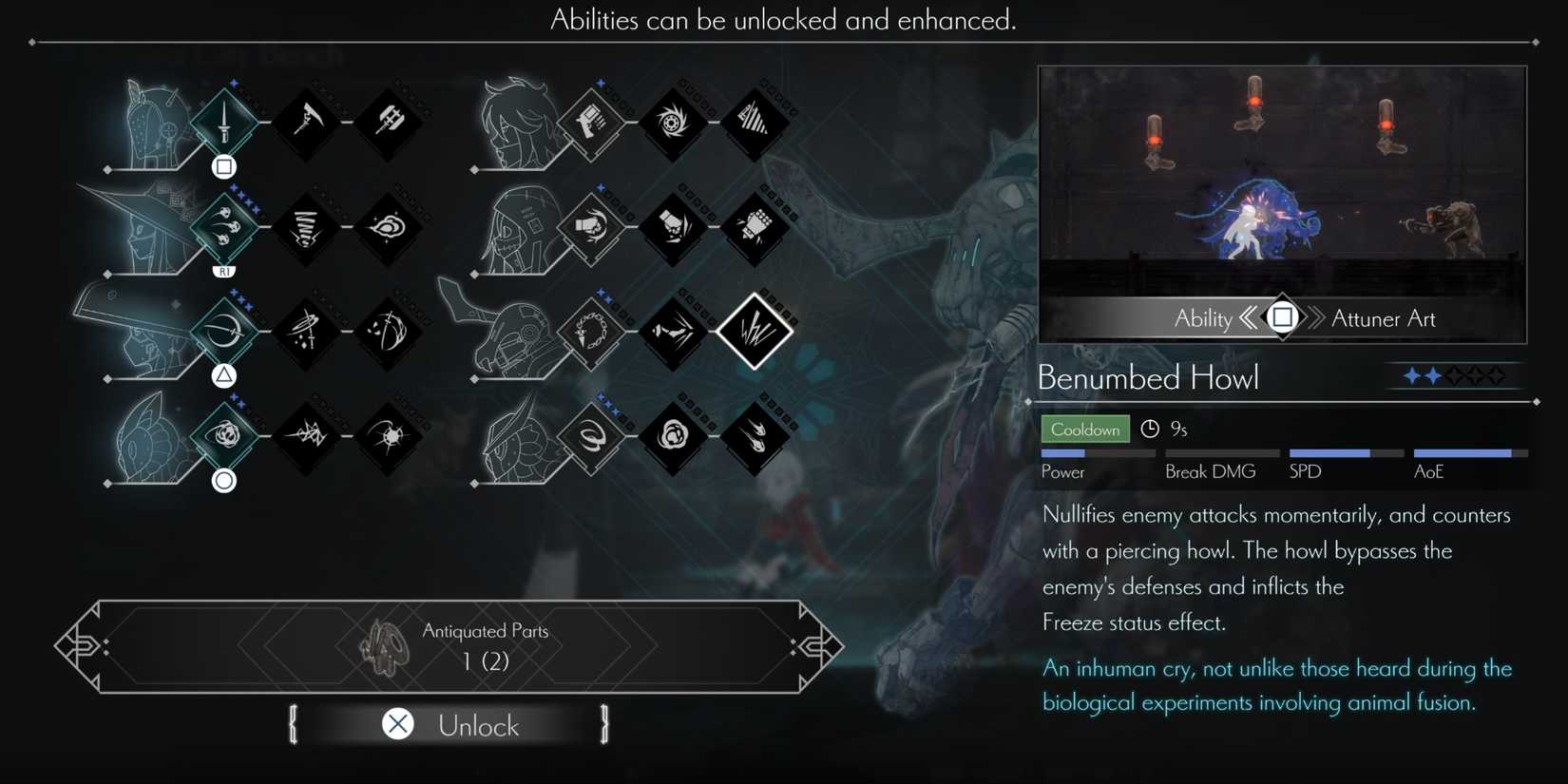Click the green Cooldown badge

point(1084,429)
